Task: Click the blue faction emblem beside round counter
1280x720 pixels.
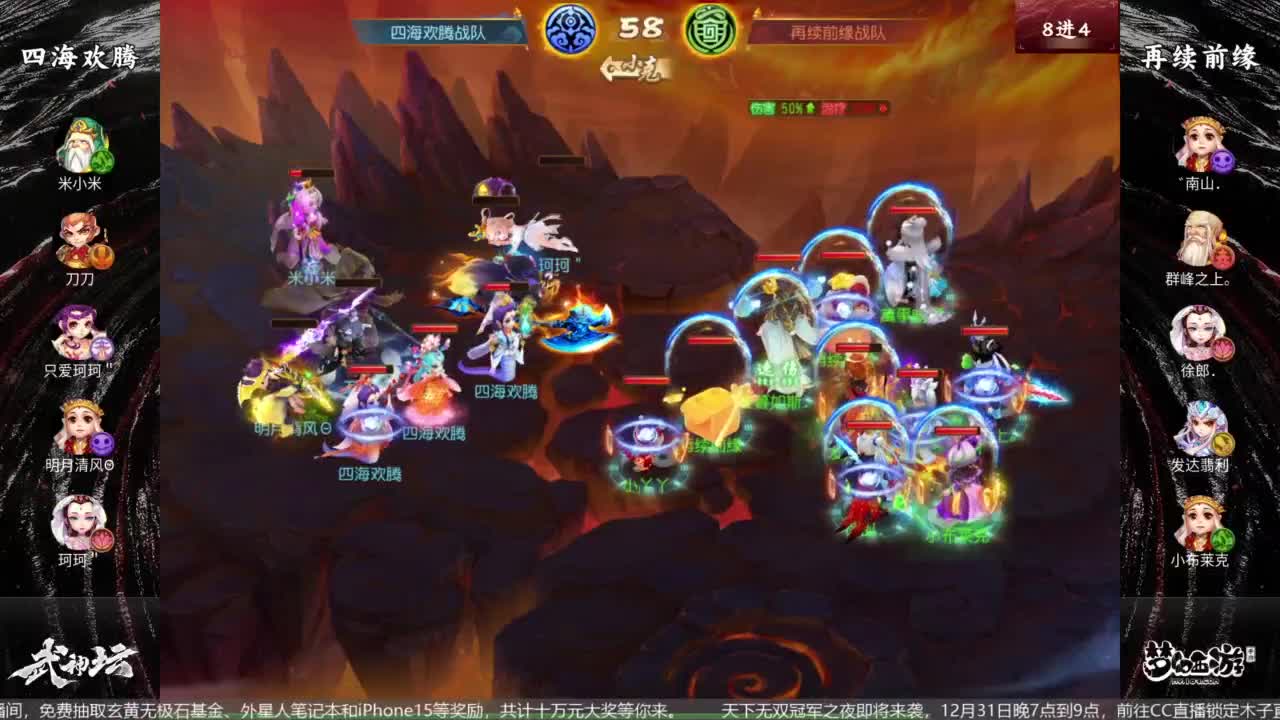Action: (568, 28)
